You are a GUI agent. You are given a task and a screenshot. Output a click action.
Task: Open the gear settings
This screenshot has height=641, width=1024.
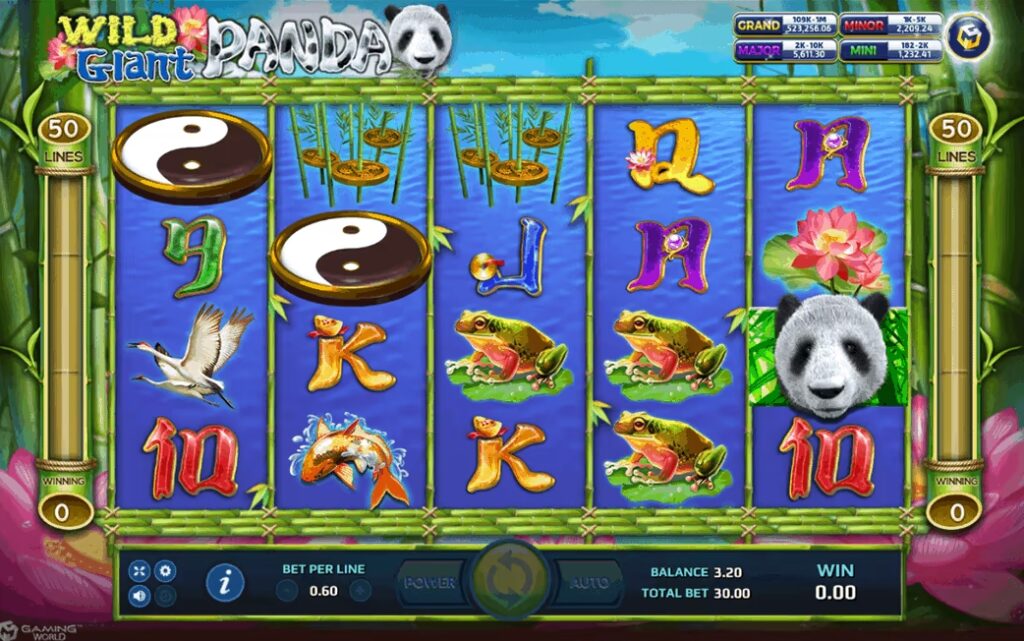click(166, 571)
